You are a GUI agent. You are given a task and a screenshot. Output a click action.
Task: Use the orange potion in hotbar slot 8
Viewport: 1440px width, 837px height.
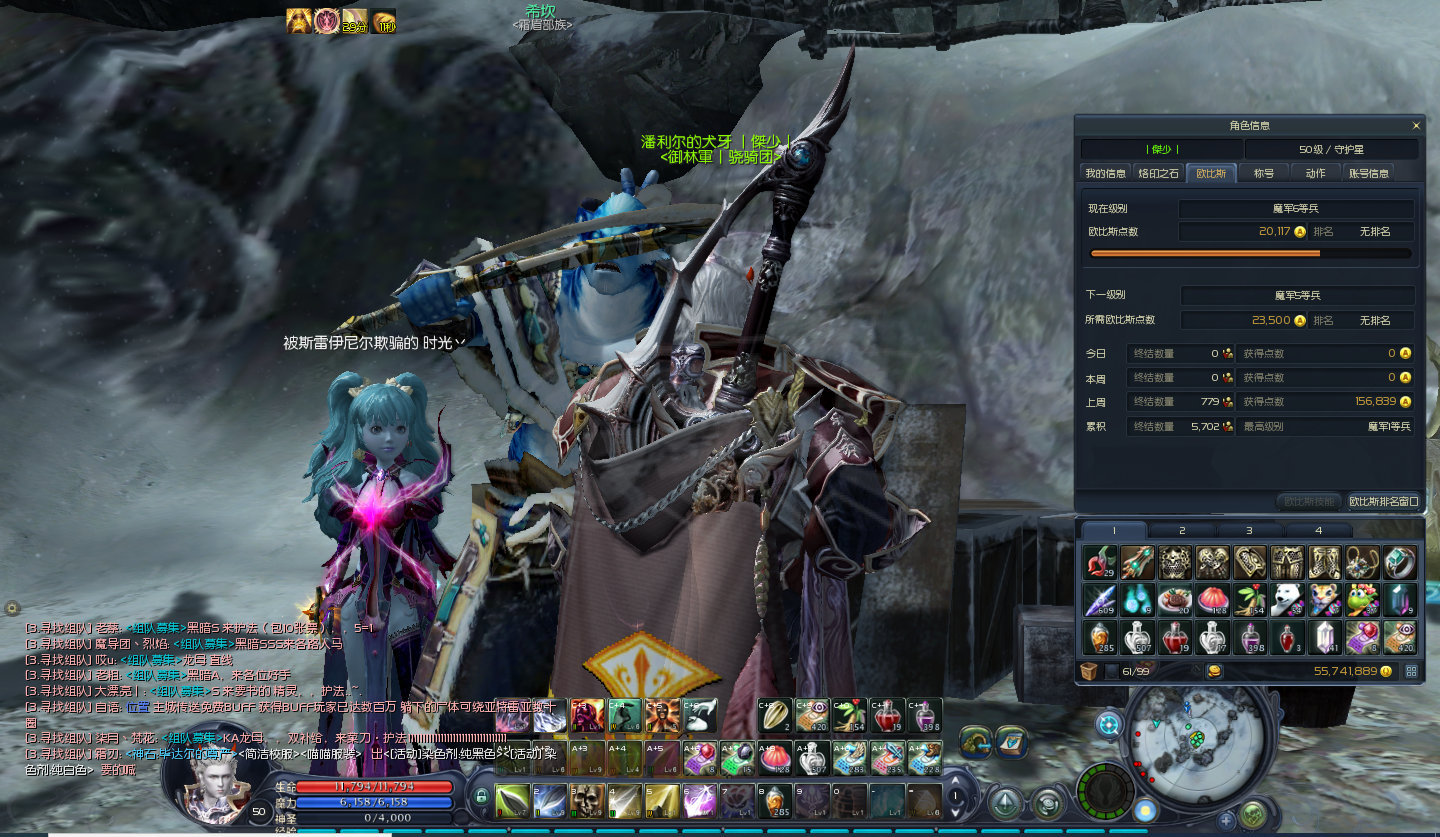pos(775,801)
